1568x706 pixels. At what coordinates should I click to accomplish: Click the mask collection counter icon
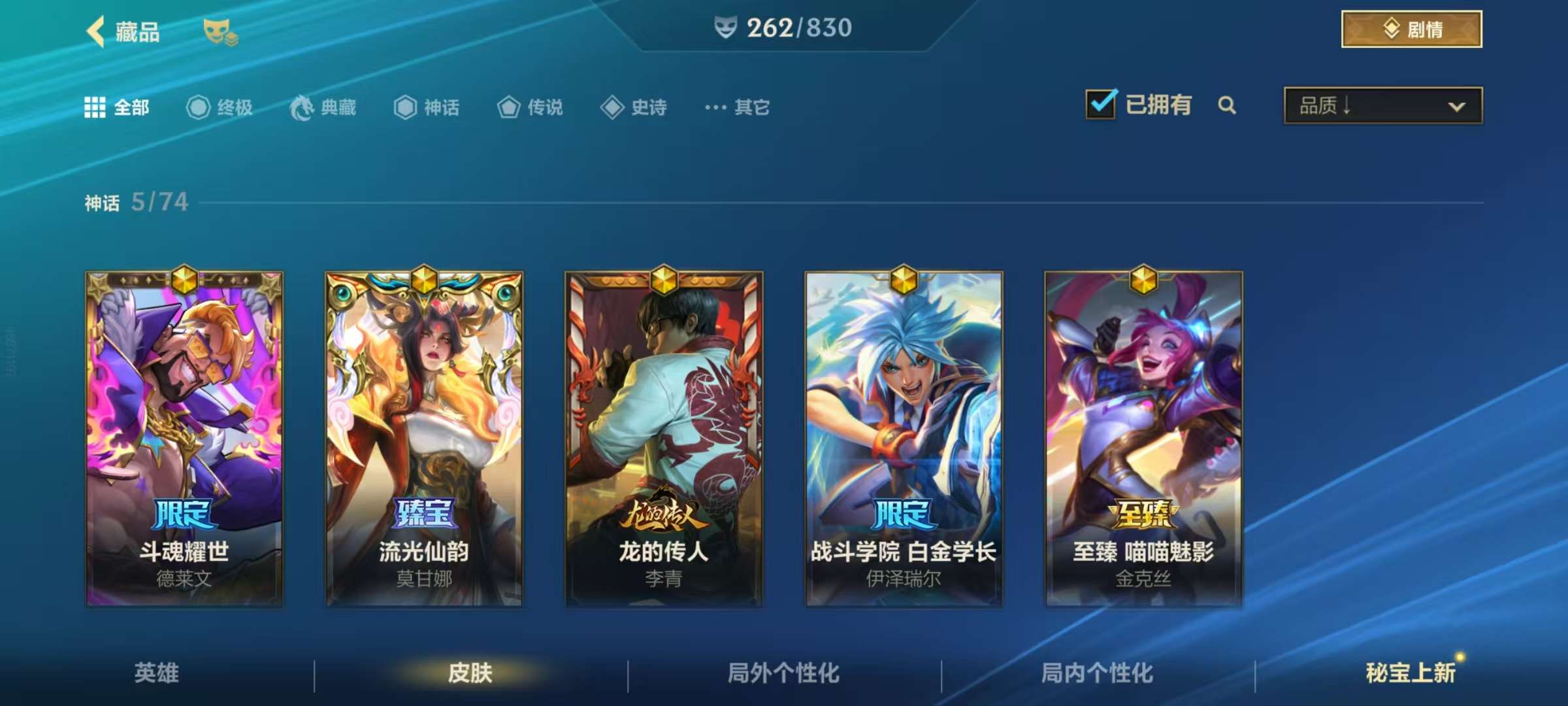tap(725, 27)
